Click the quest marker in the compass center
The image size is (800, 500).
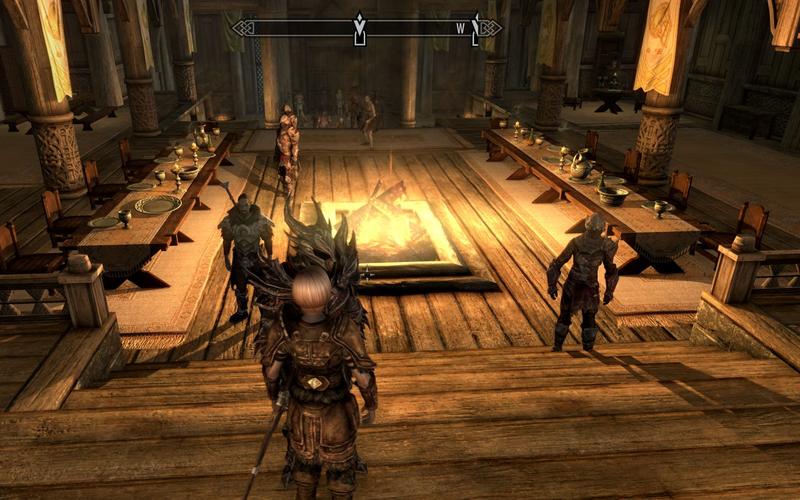(x=359, y=28)
